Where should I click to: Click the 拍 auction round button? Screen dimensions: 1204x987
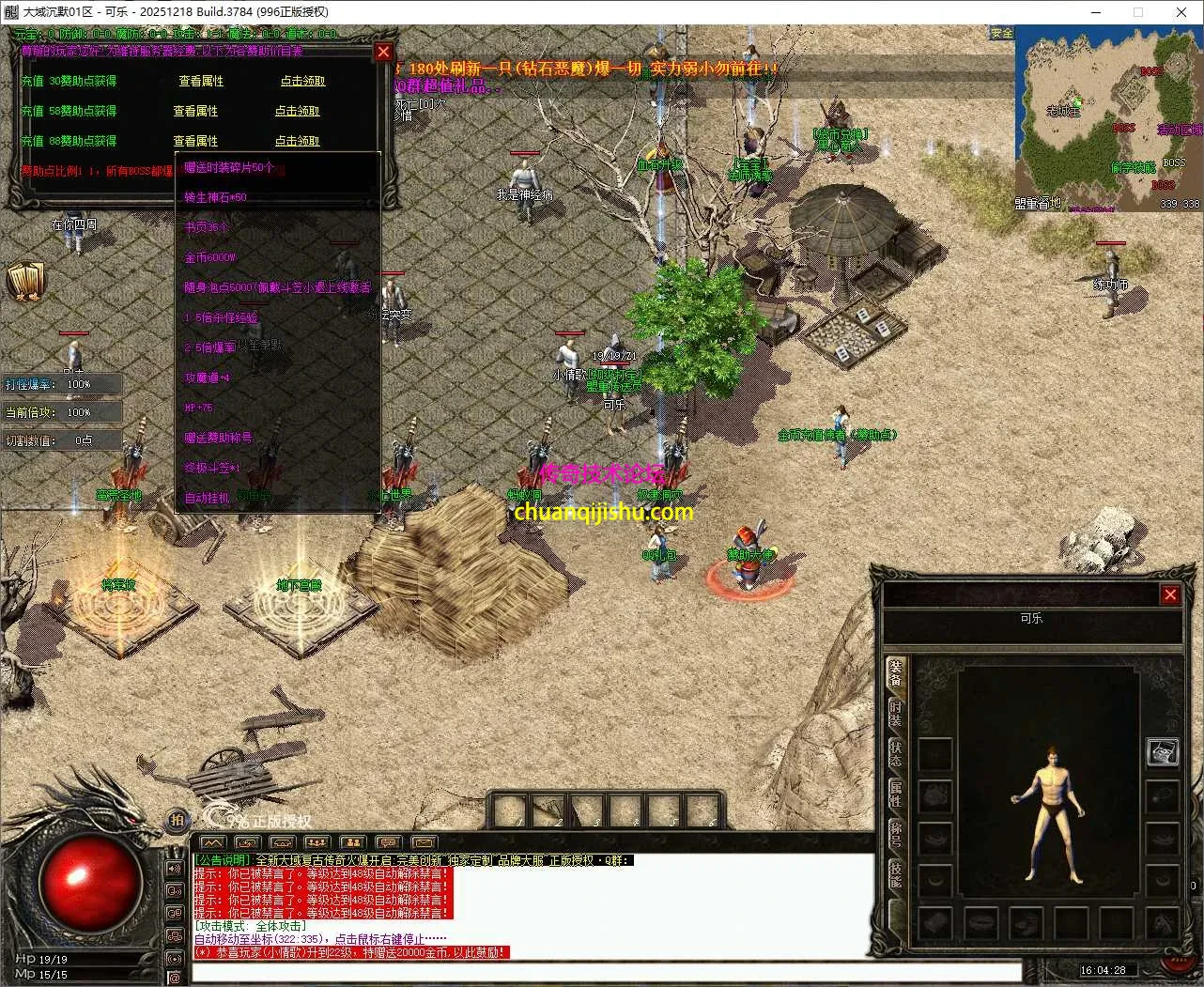pos(177,820)
